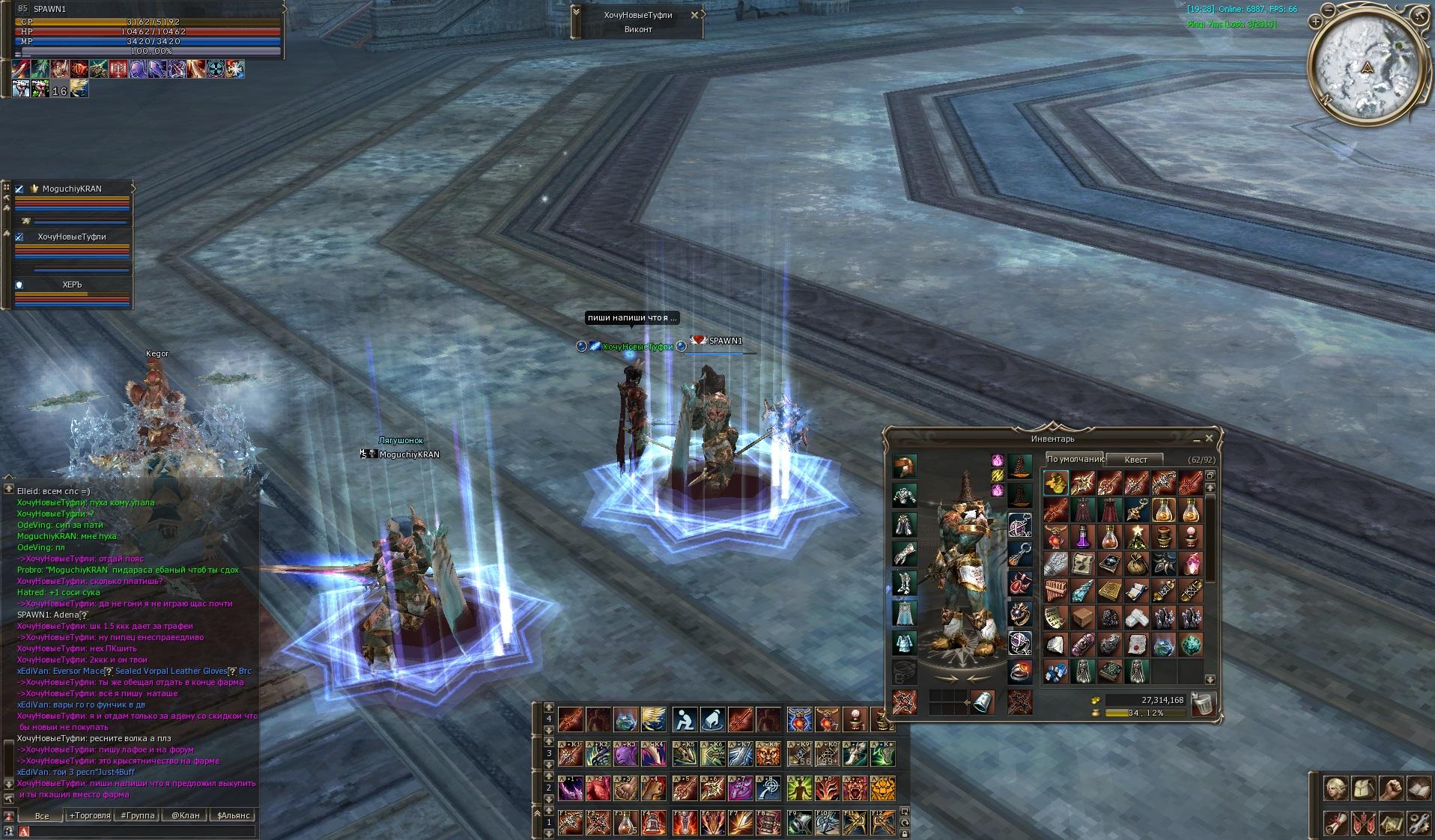Open the +Торговля chat tab
Viewport: 1435px width, 840px height.
(x=89, y=815)
